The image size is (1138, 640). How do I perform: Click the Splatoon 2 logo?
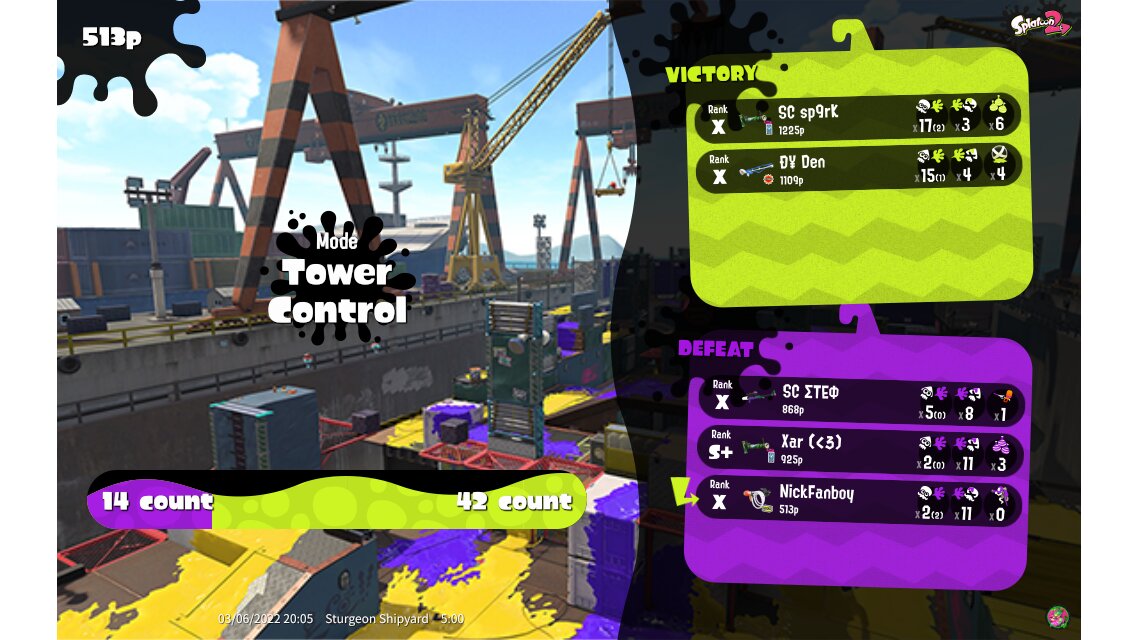[x=1040, y=24]
